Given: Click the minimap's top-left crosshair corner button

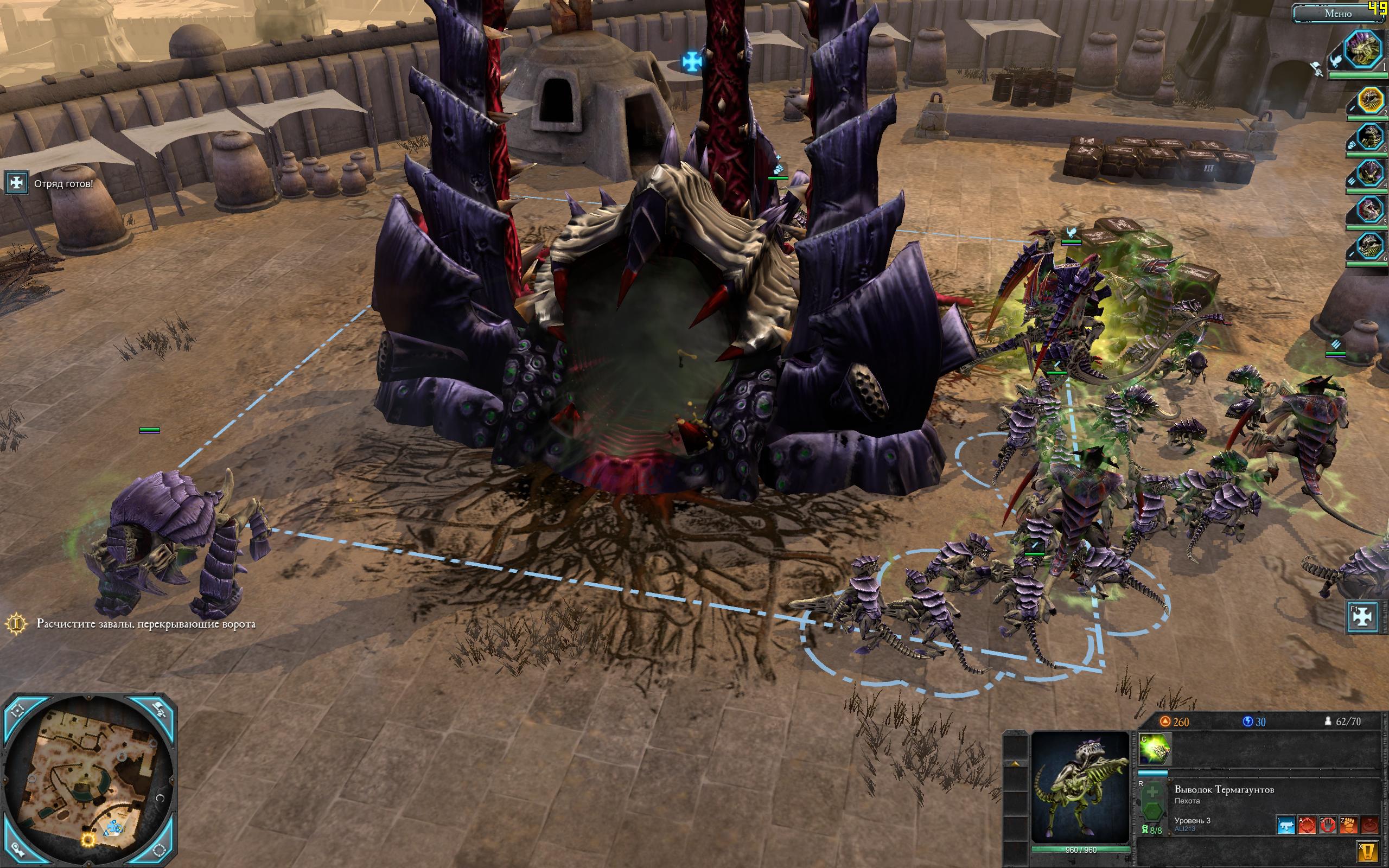Looking at the screenshot, I should 17,711.
